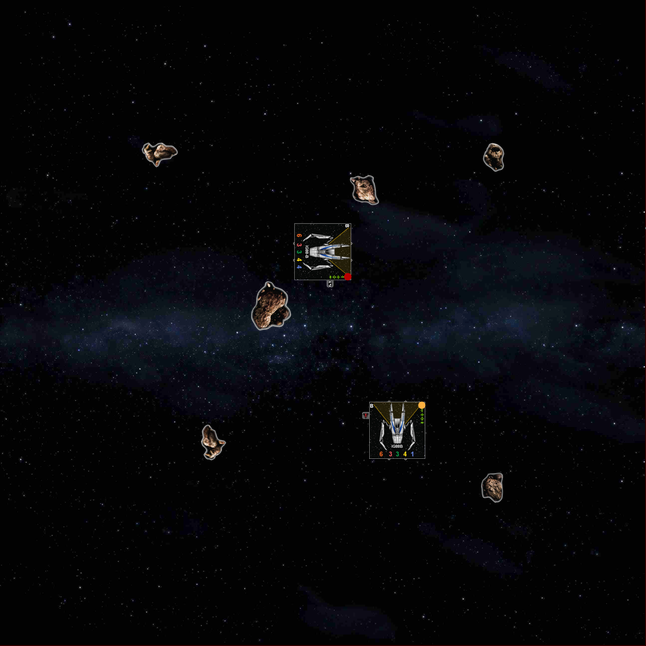The height and width of the screenshot is (646, 646).
Task: Select the ship token with the red marker
Action: point(322,251)
